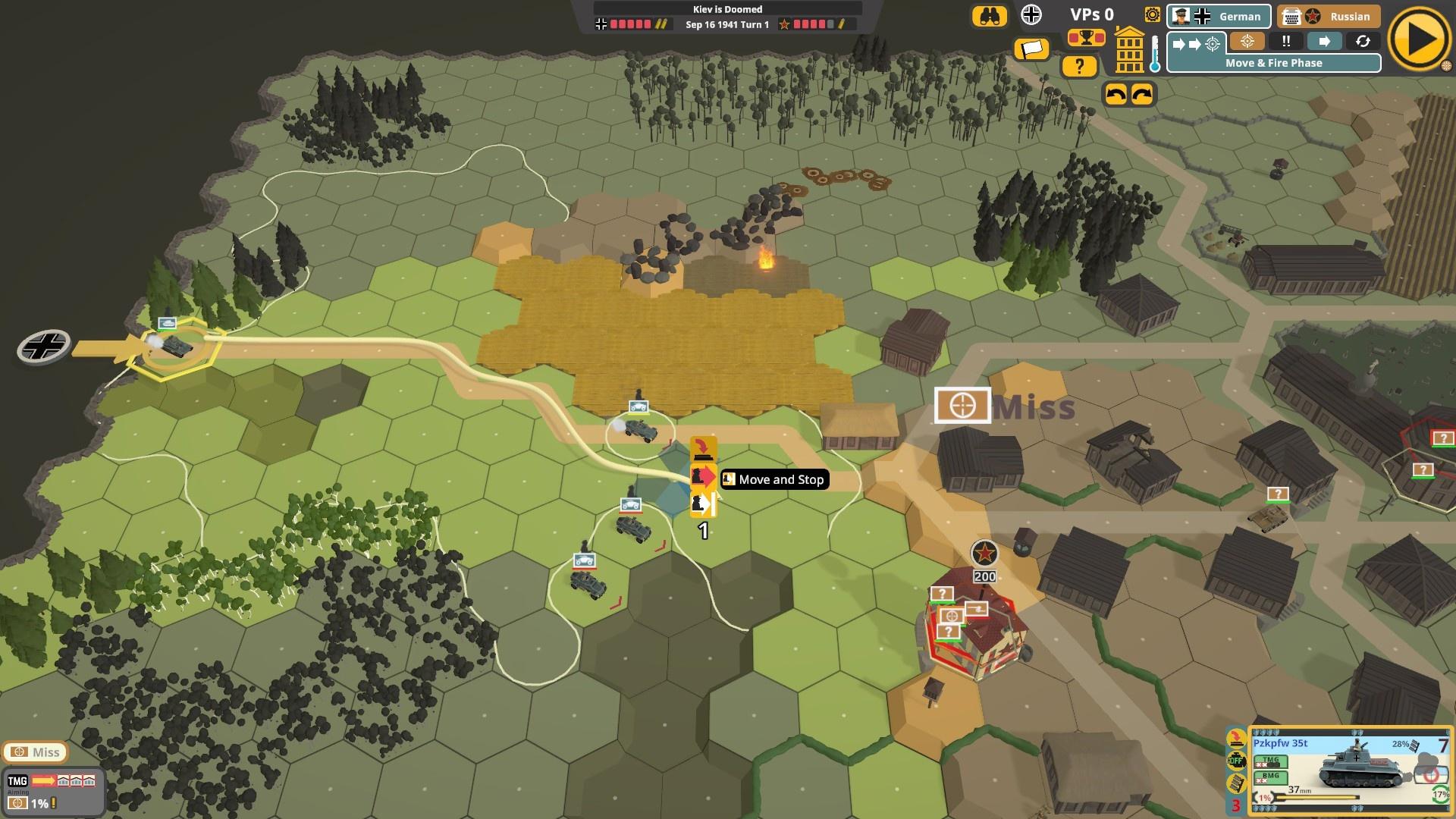Choose the single arrow movement phase icon
The image size is (1456, 819).
[1324, 42]
